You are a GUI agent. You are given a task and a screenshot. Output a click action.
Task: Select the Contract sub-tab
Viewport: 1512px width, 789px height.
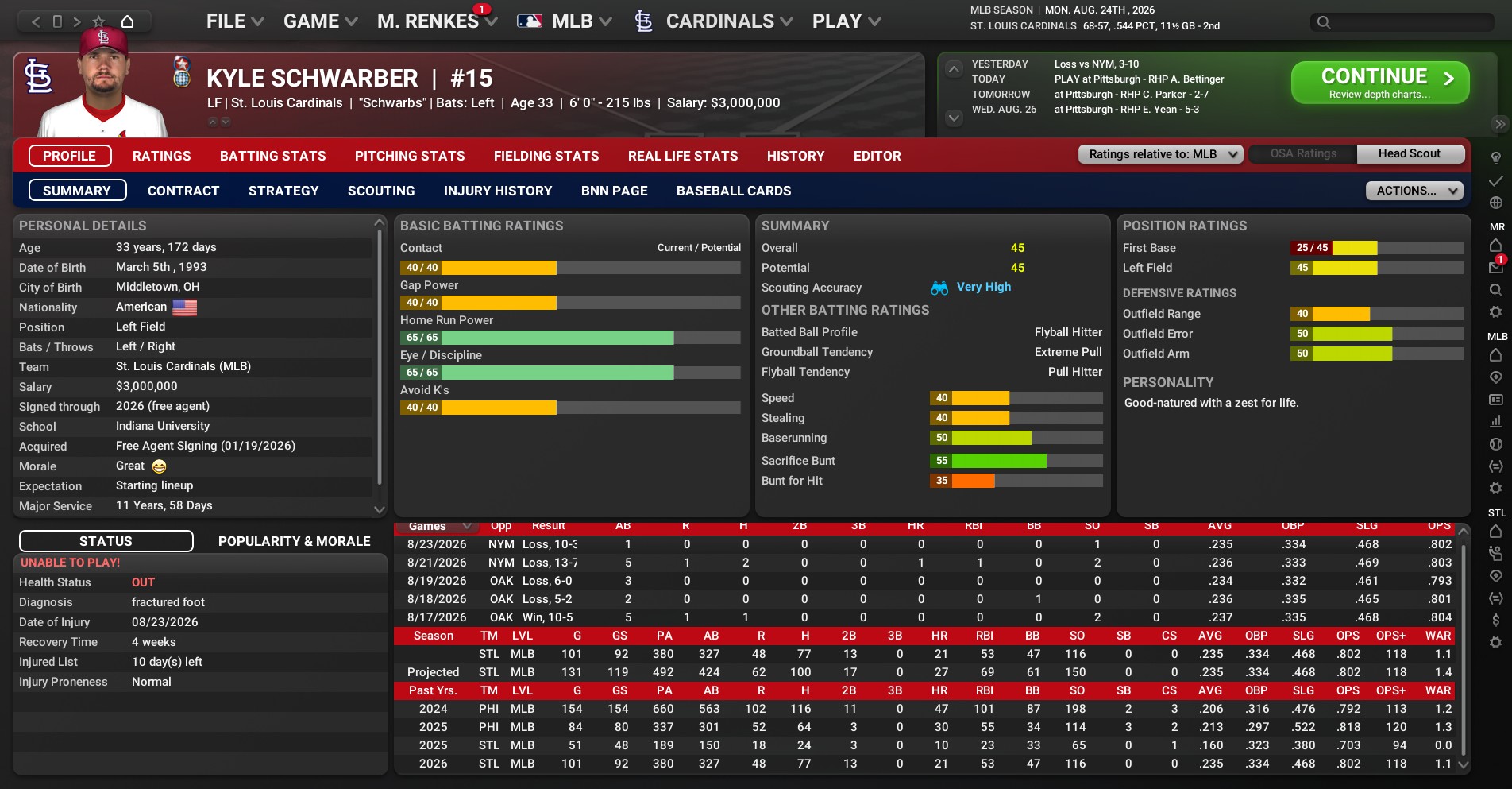pyautogui.click(x=183, y=191)
